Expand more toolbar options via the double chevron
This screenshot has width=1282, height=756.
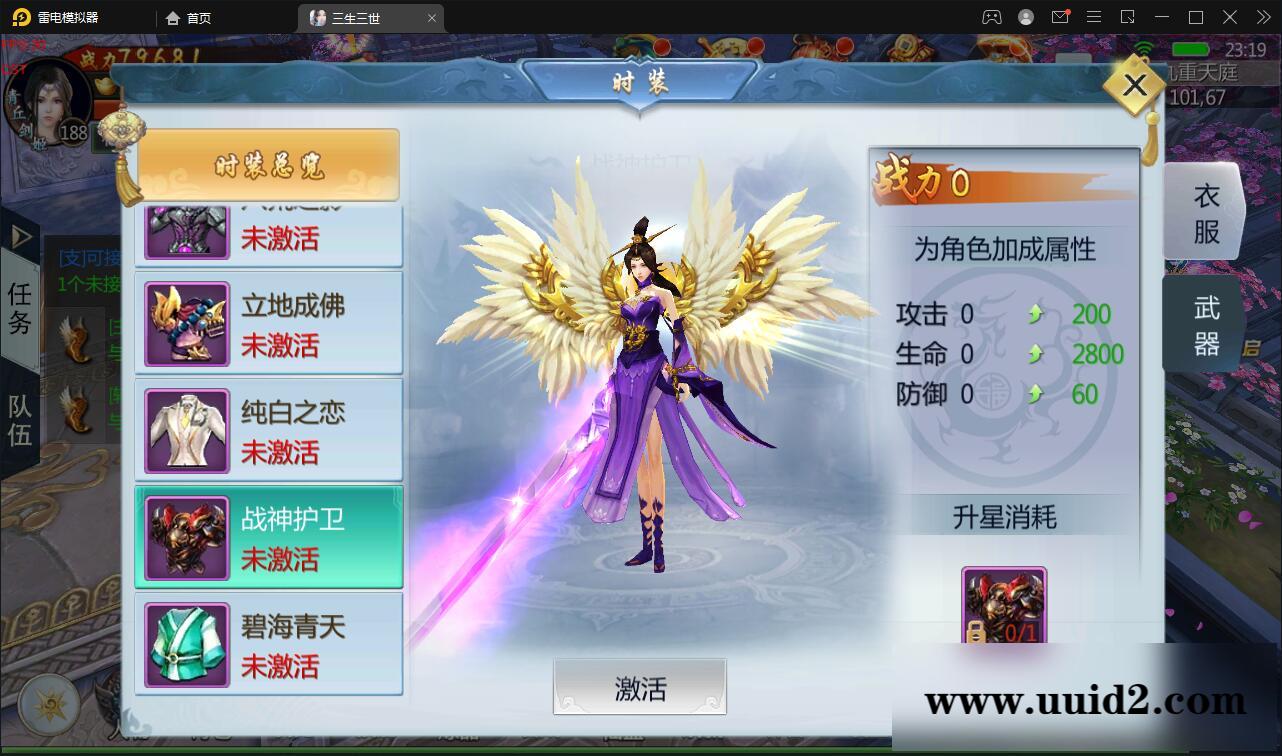click(1262, 17)
